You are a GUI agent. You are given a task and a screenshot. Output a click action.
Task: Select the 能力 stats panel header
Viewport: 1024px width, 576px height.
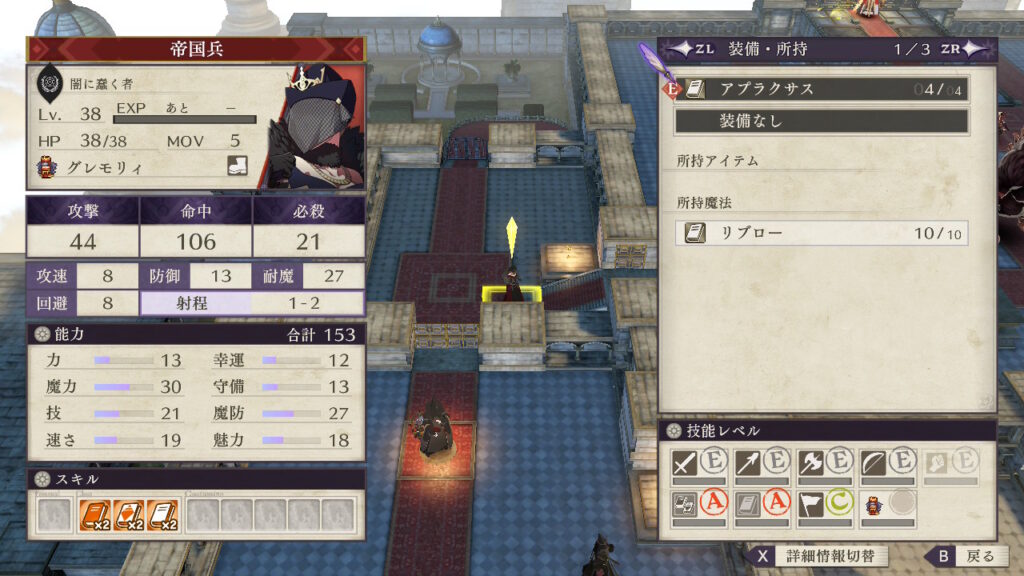(x=196, y=334)
